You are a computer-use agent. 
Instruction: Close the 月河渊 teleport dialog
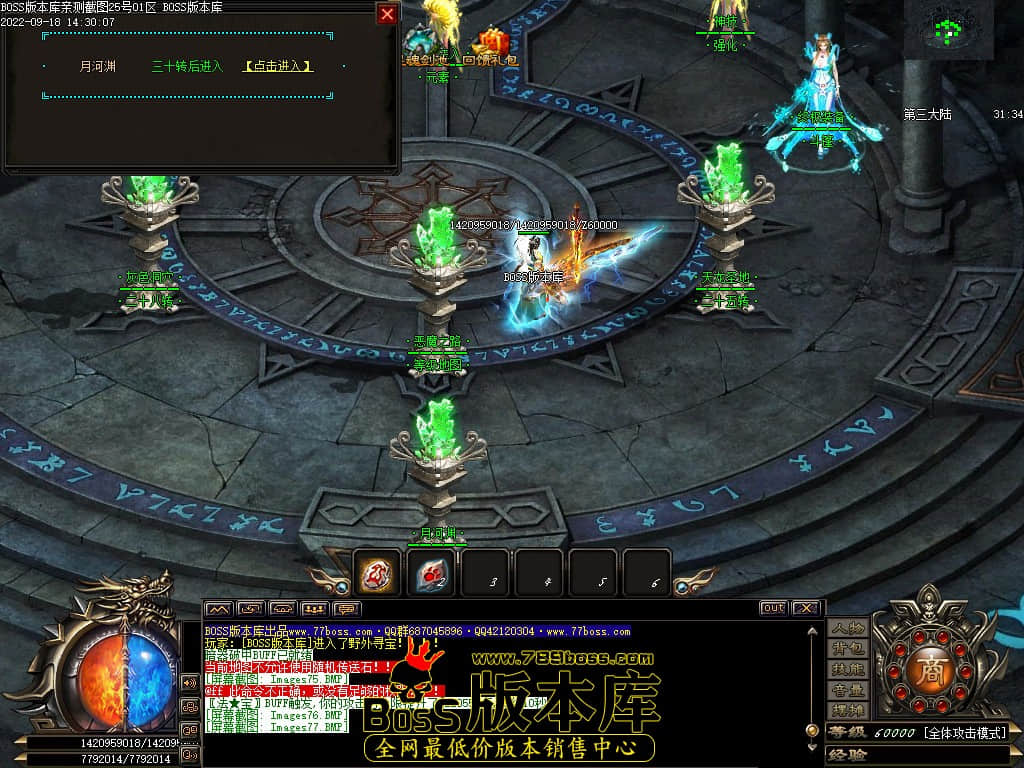click(387, 14)
